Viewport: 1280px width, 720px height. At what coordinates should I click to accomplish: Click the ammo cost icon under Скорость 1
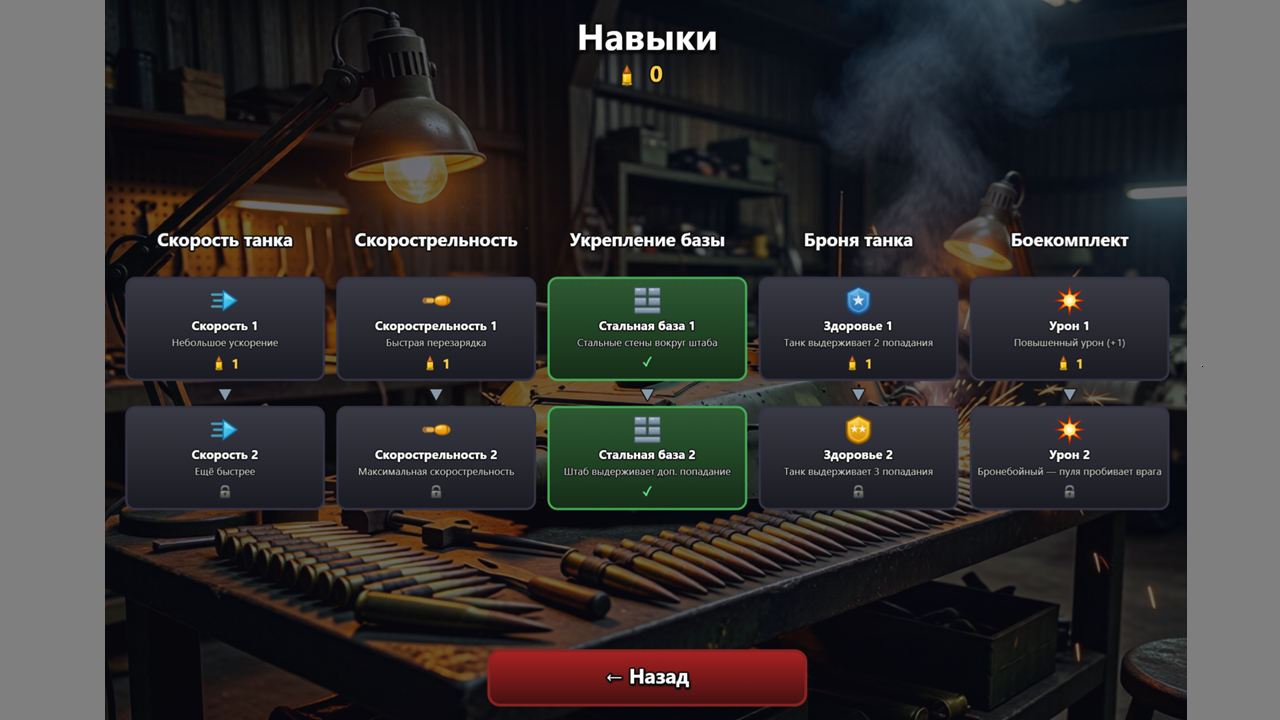[x=217, y=364]
